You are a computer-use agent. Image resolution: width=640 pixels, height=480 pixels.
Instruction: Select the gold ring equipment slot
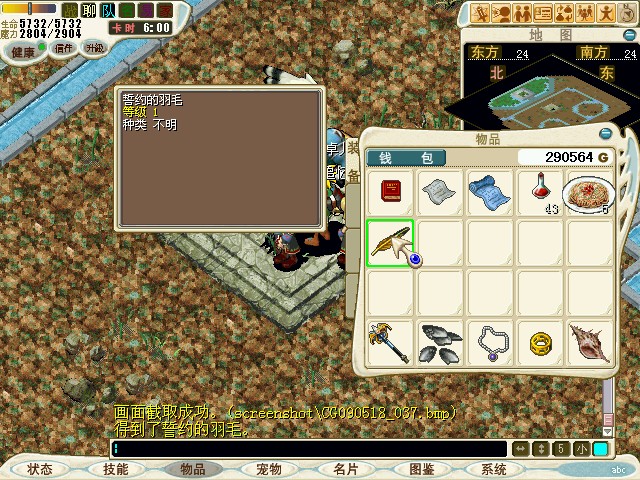coord(540,343)
